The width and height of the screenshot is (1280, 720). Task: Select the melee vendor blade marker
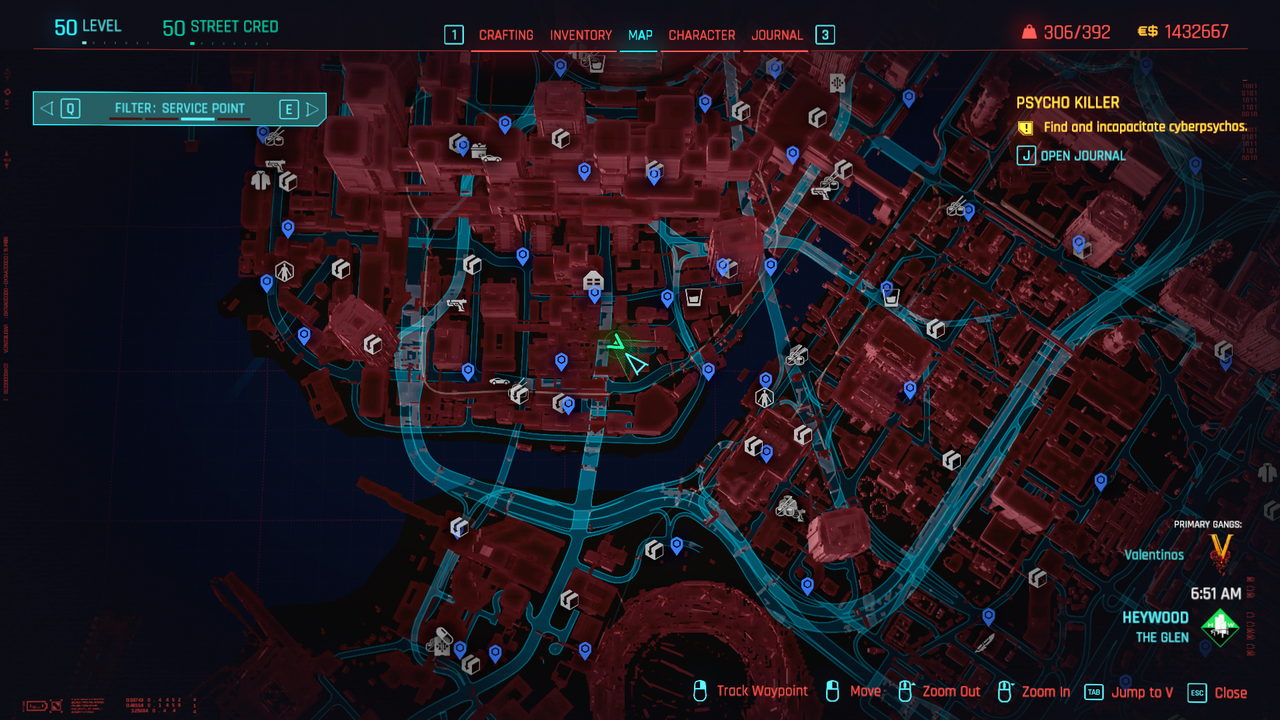point(986,641)
